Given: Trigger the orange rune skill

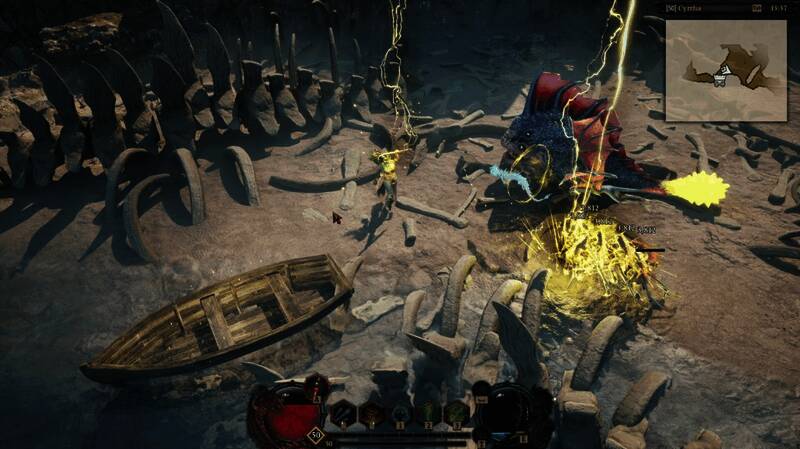Looking at the screenshot, I should (371, 413).
